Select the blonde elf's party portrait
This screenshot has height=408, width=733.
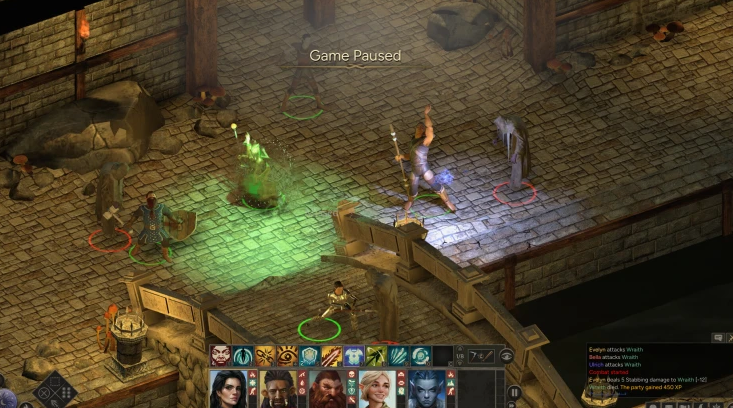(378, 389)
